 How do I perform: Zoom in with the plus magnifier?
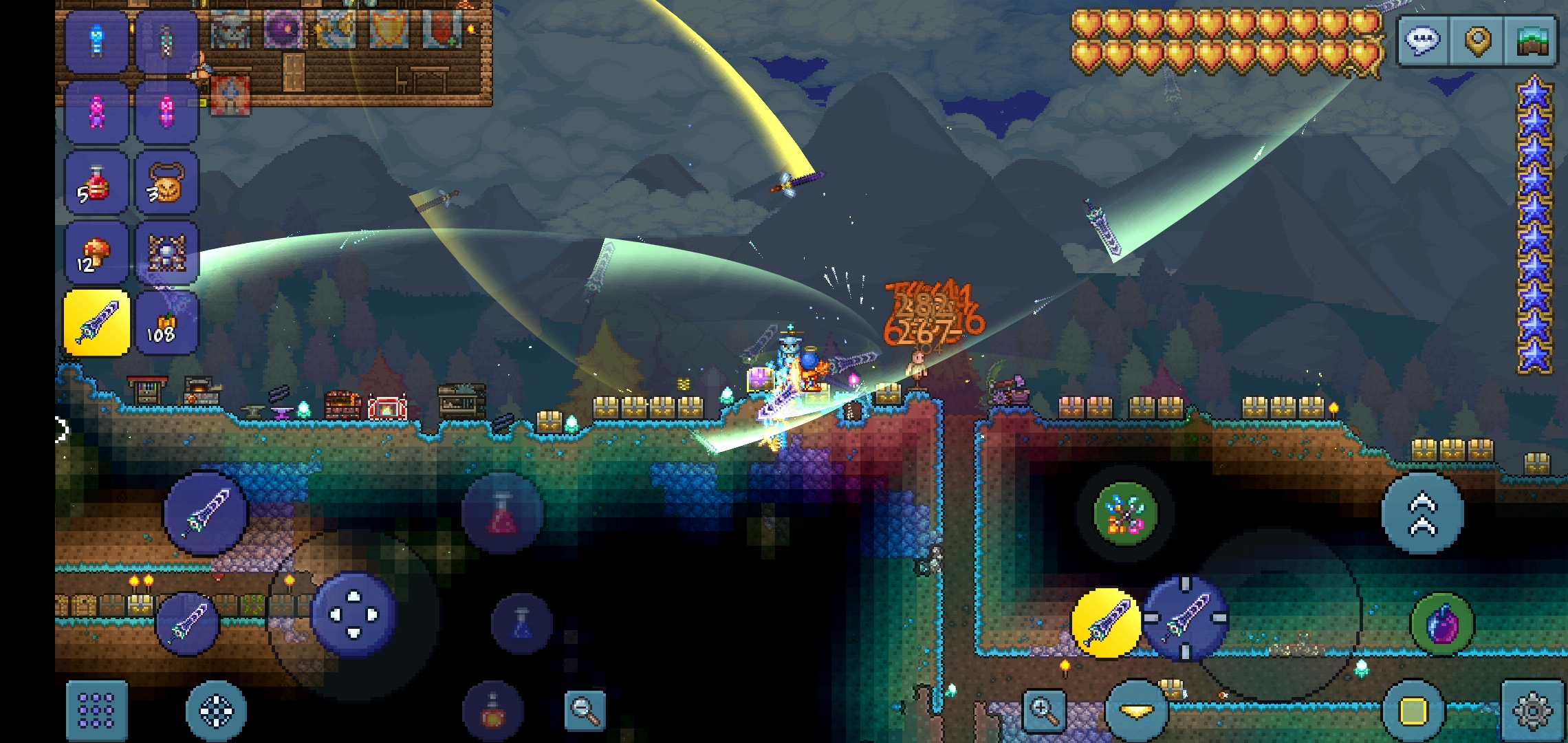pos(1044,710)
